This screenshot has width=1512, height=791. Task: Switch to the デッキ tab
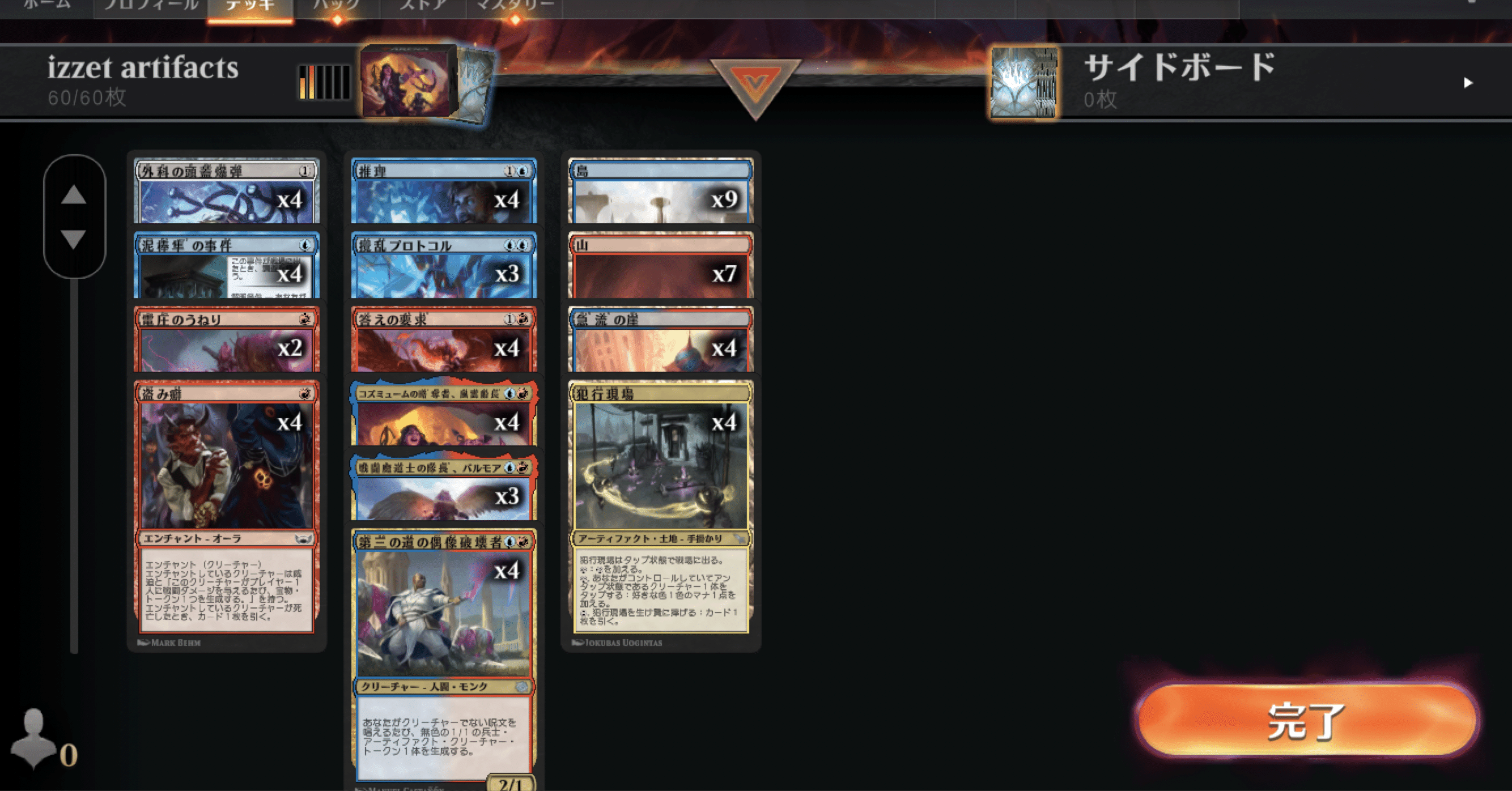pos(249,6)
